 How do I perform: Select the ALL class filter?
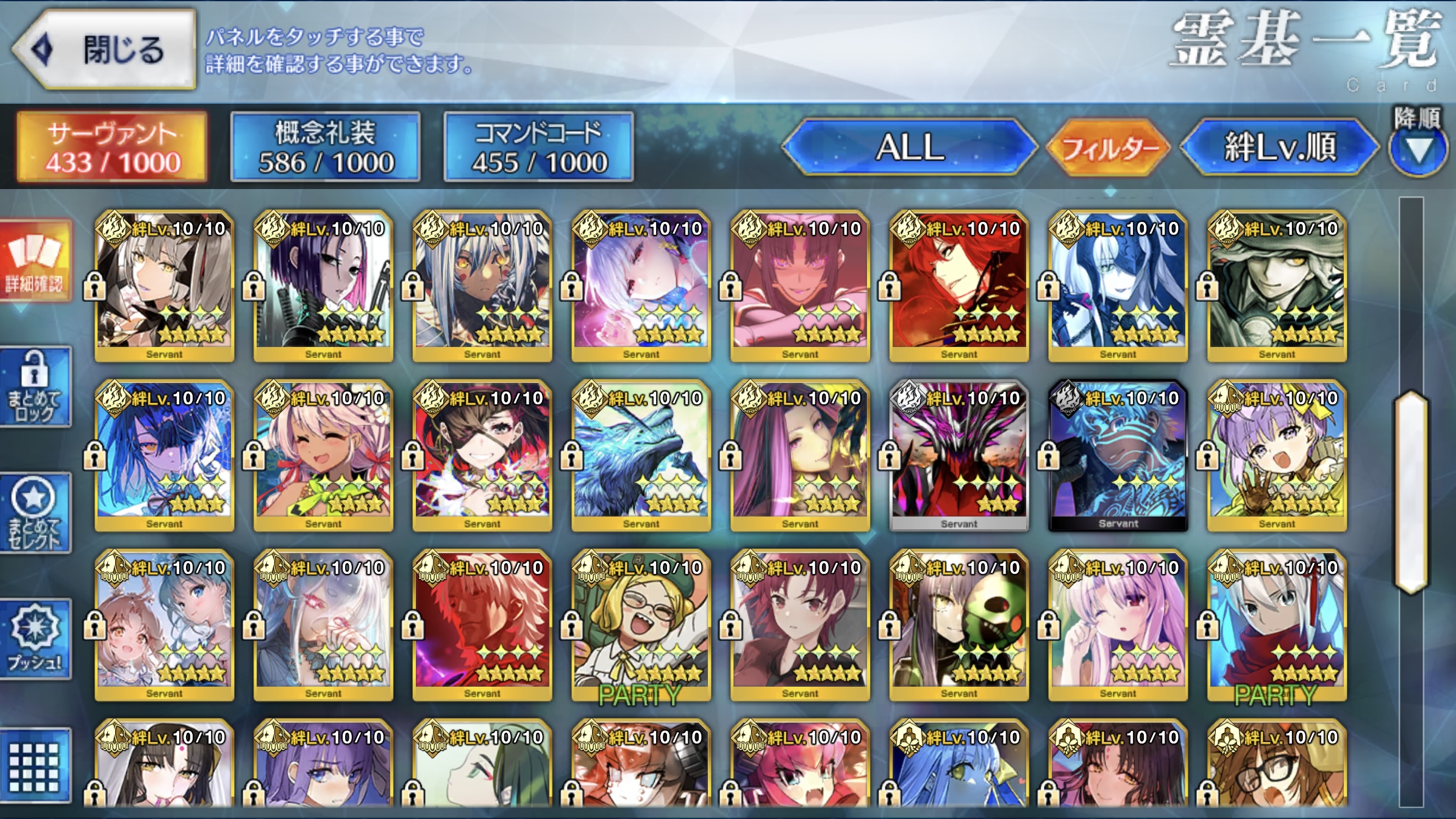tap(910, 147)
